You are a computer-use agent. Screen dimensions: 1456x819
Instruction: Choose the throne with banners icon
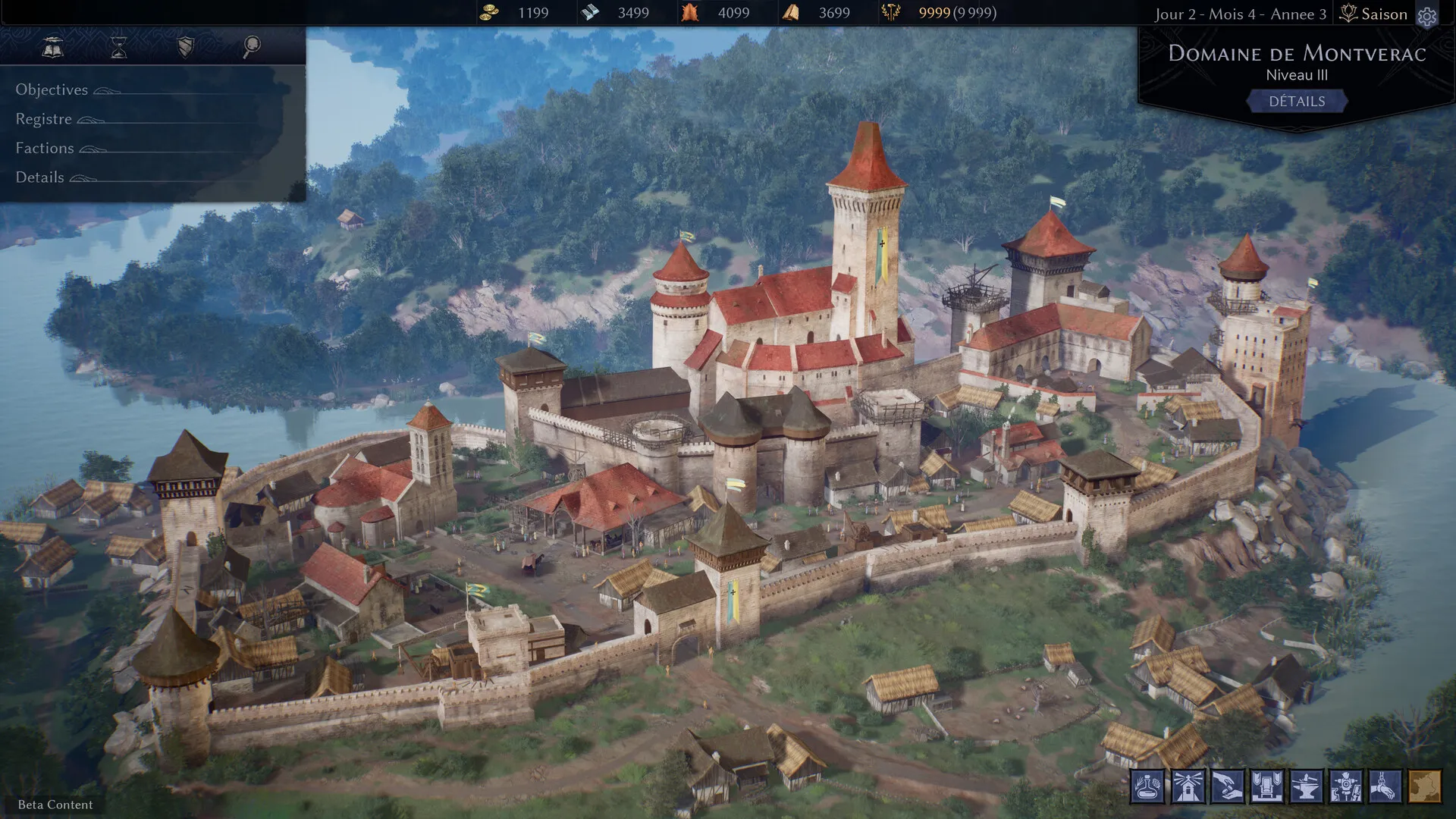[1266, 786]
